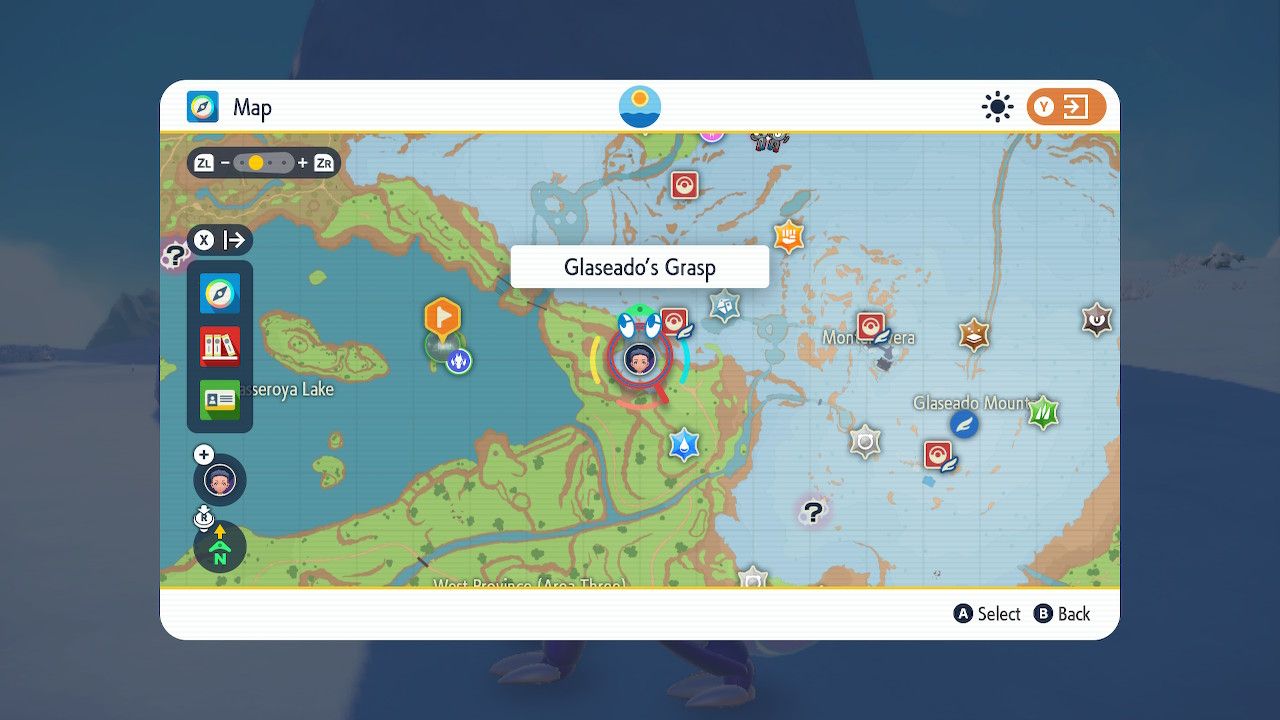Select the blue flying taxi marker near Glaseado Mountain
1280x720 pixels.
tap(962, 424)
